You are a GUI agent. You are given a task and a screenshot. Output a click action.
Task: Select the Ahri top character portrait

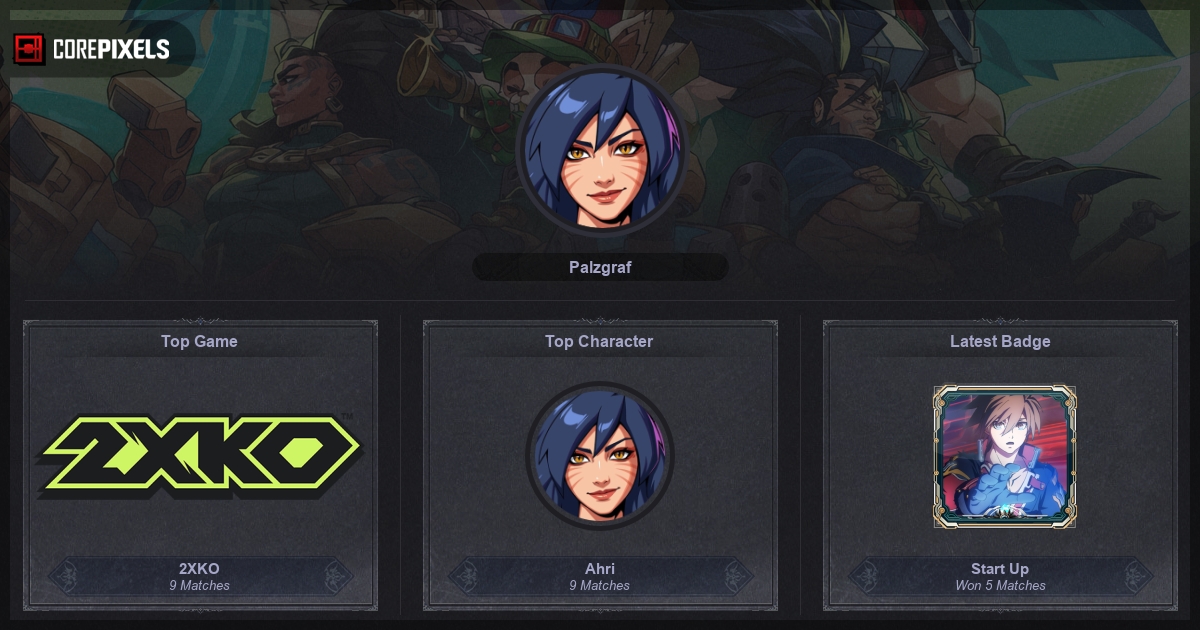(600, 456)
